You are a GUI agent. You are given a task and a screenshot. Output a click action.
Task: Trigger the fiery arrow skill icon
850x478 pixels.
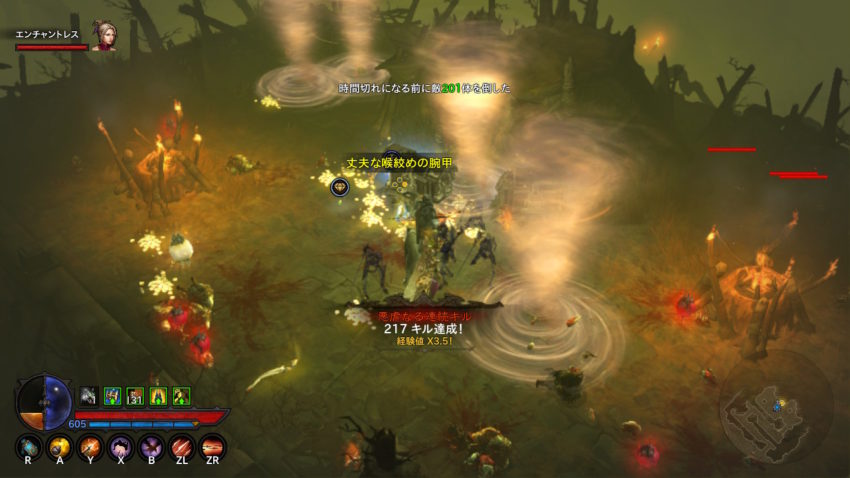[x=90, y=447]
